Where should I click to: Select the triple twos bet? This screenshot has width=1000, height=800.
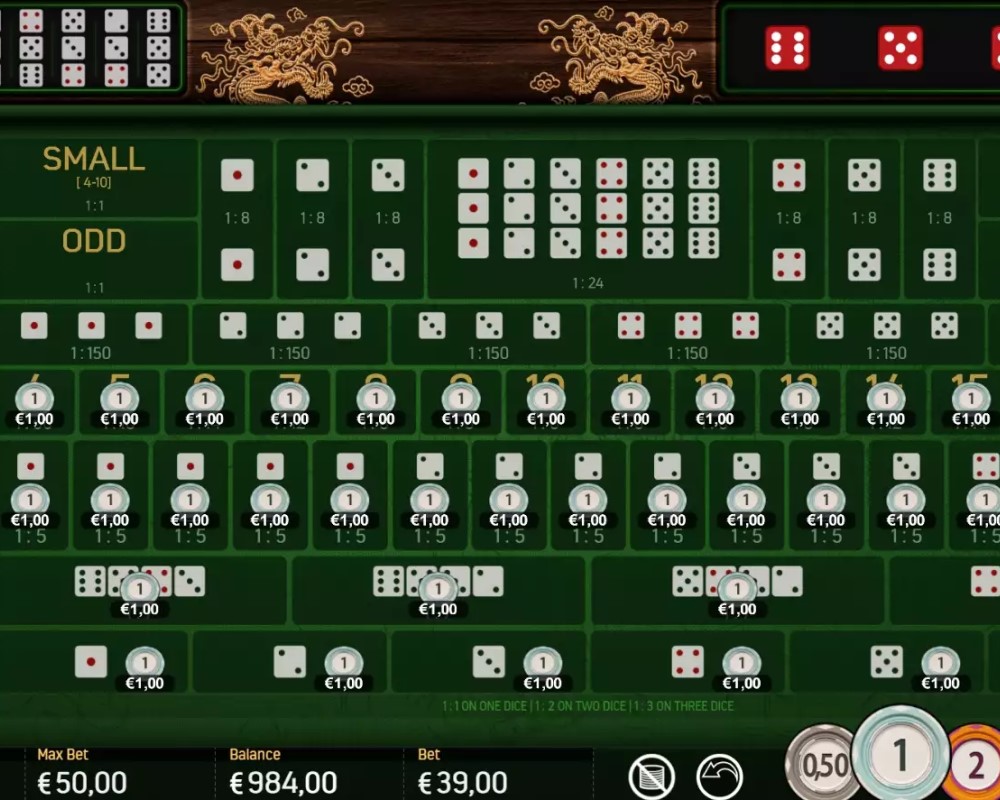click(290, 335)
